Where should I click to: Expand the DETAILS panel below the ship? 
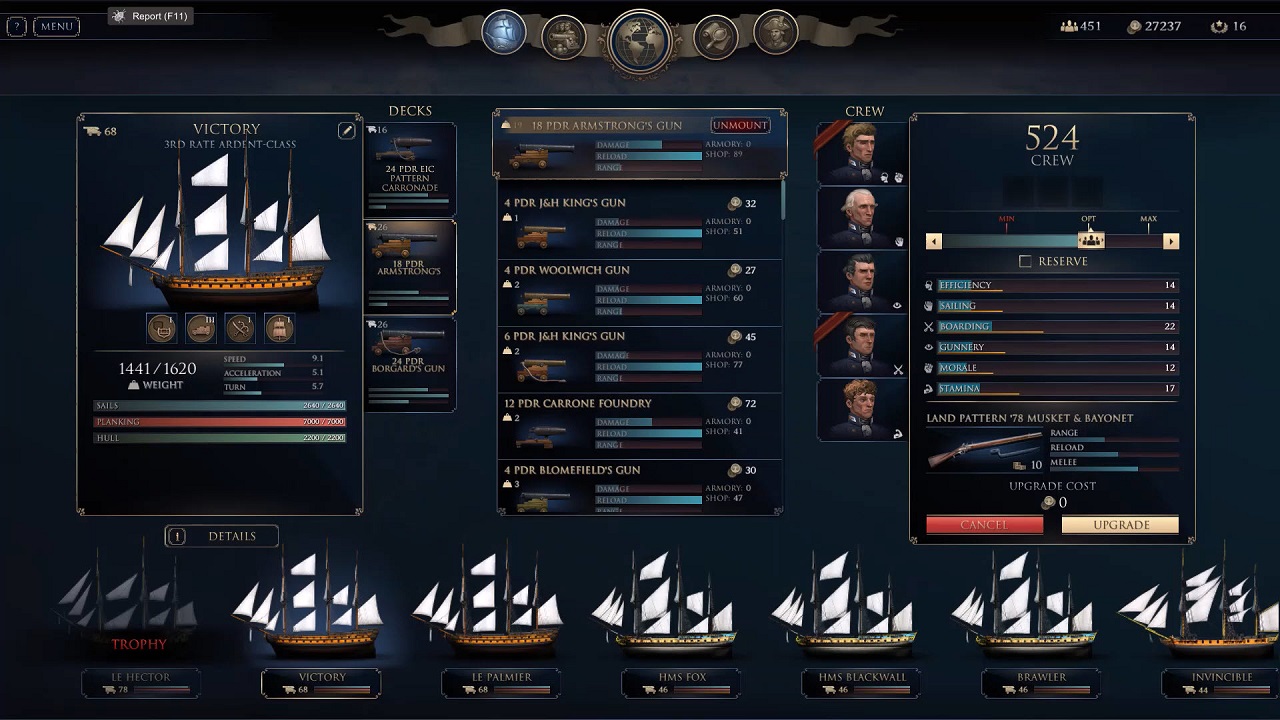[221, 536]
